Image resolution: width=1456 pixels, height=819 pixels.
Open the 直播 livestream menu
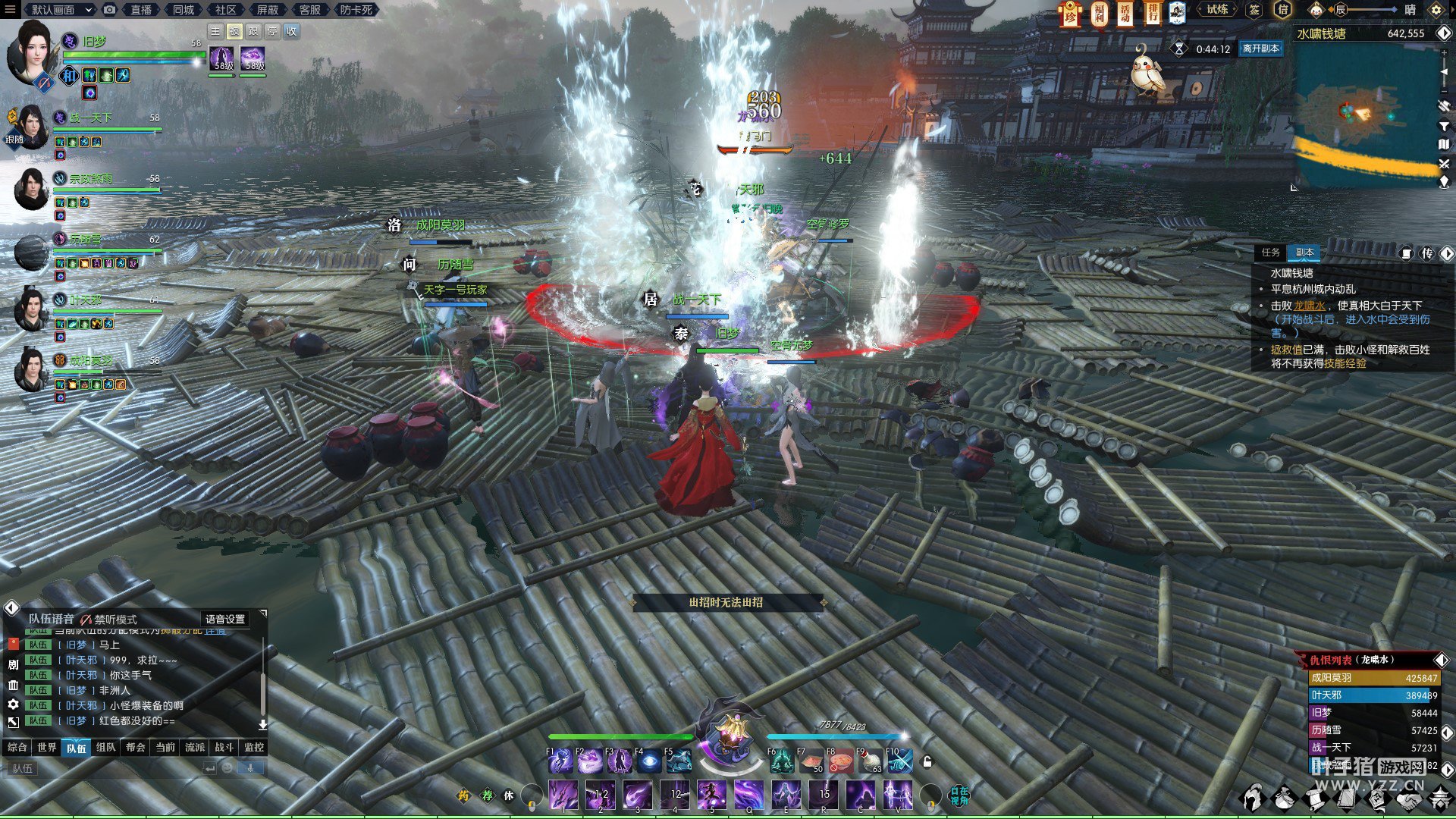pos(141,10)
